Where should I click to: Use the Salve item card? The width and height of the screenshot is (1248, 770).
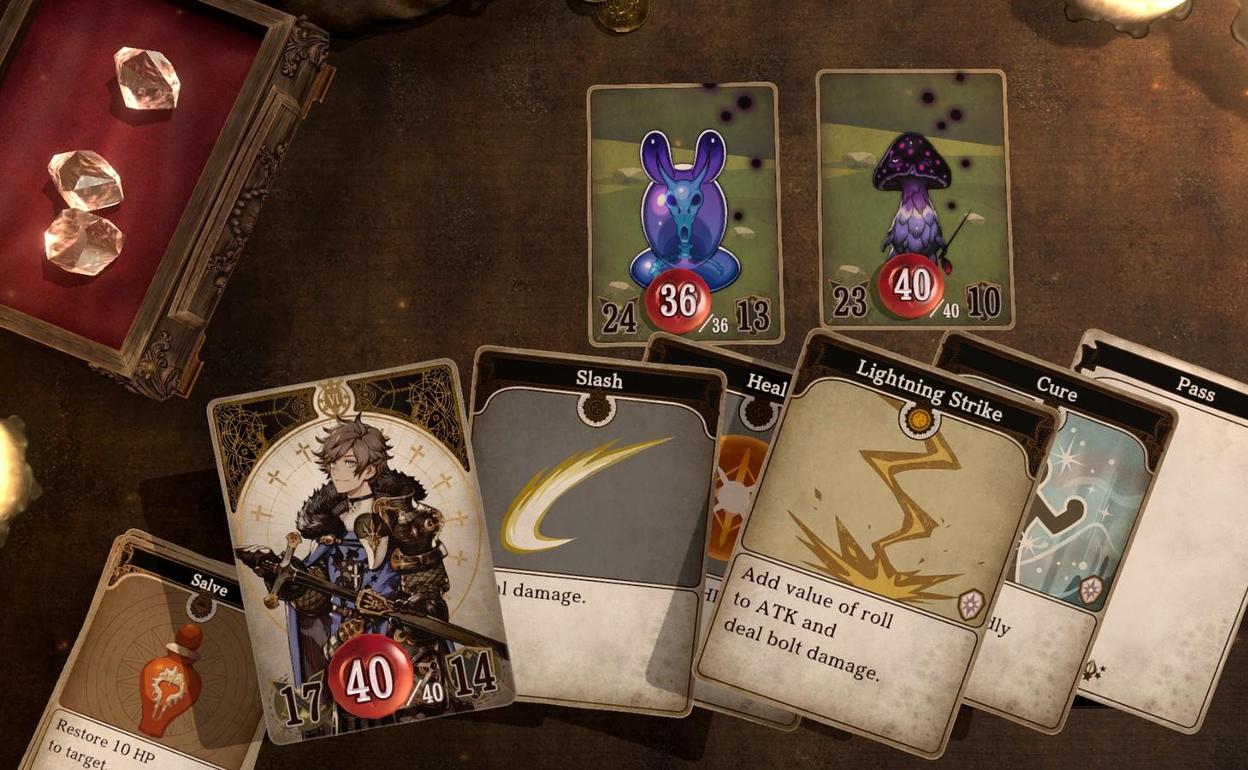pyautogui.click(x=150, y=660)
